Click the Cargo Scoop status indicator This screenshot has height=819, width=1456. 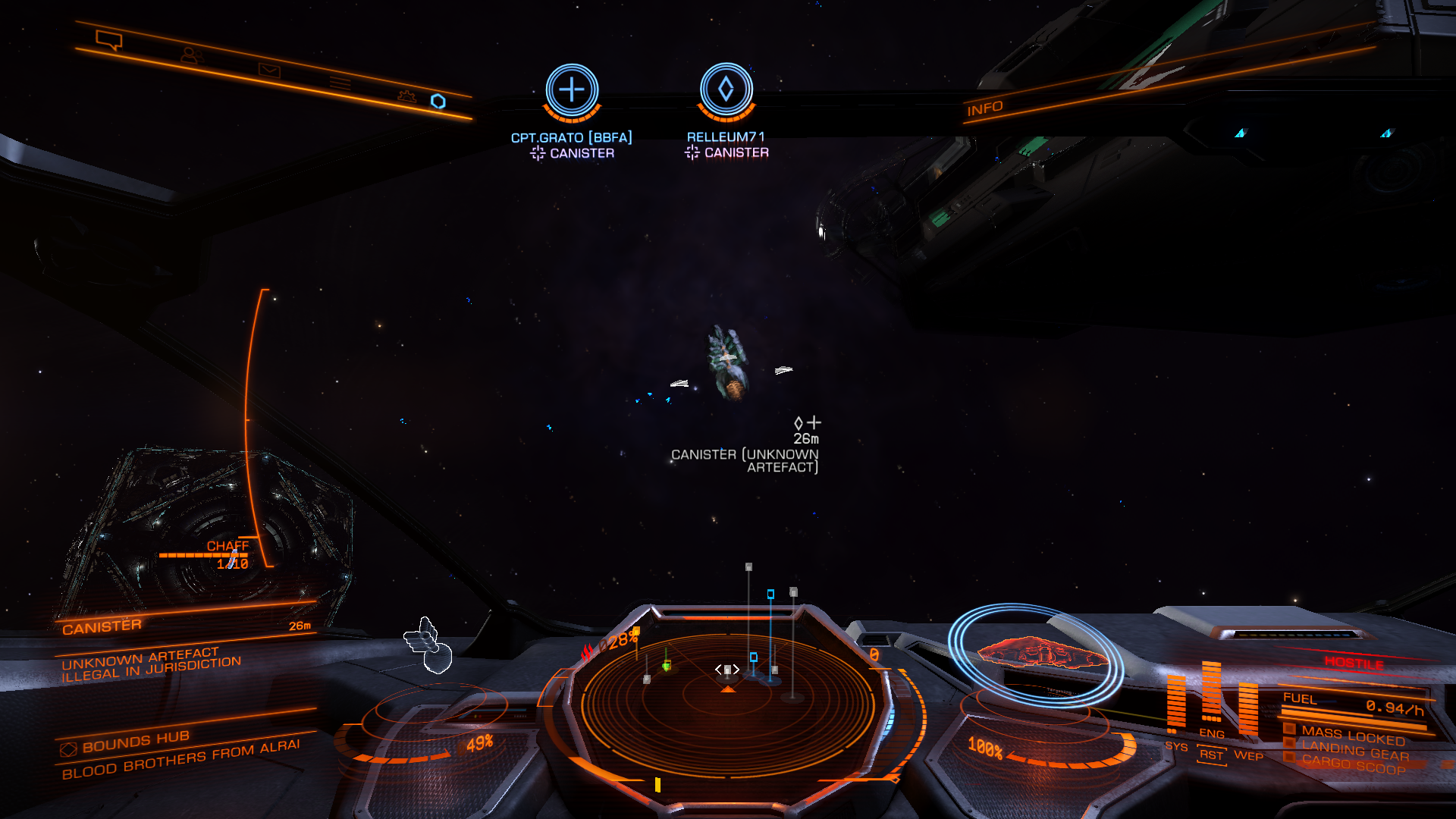coord(1352,766)
